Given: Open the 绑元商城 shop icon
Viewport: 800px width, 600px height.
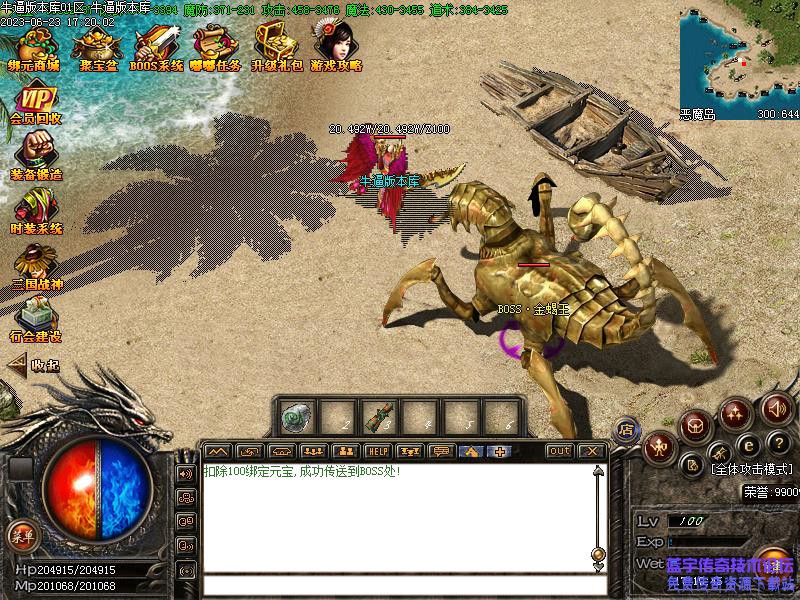Looking at the screenshot, I should [34, 48].
